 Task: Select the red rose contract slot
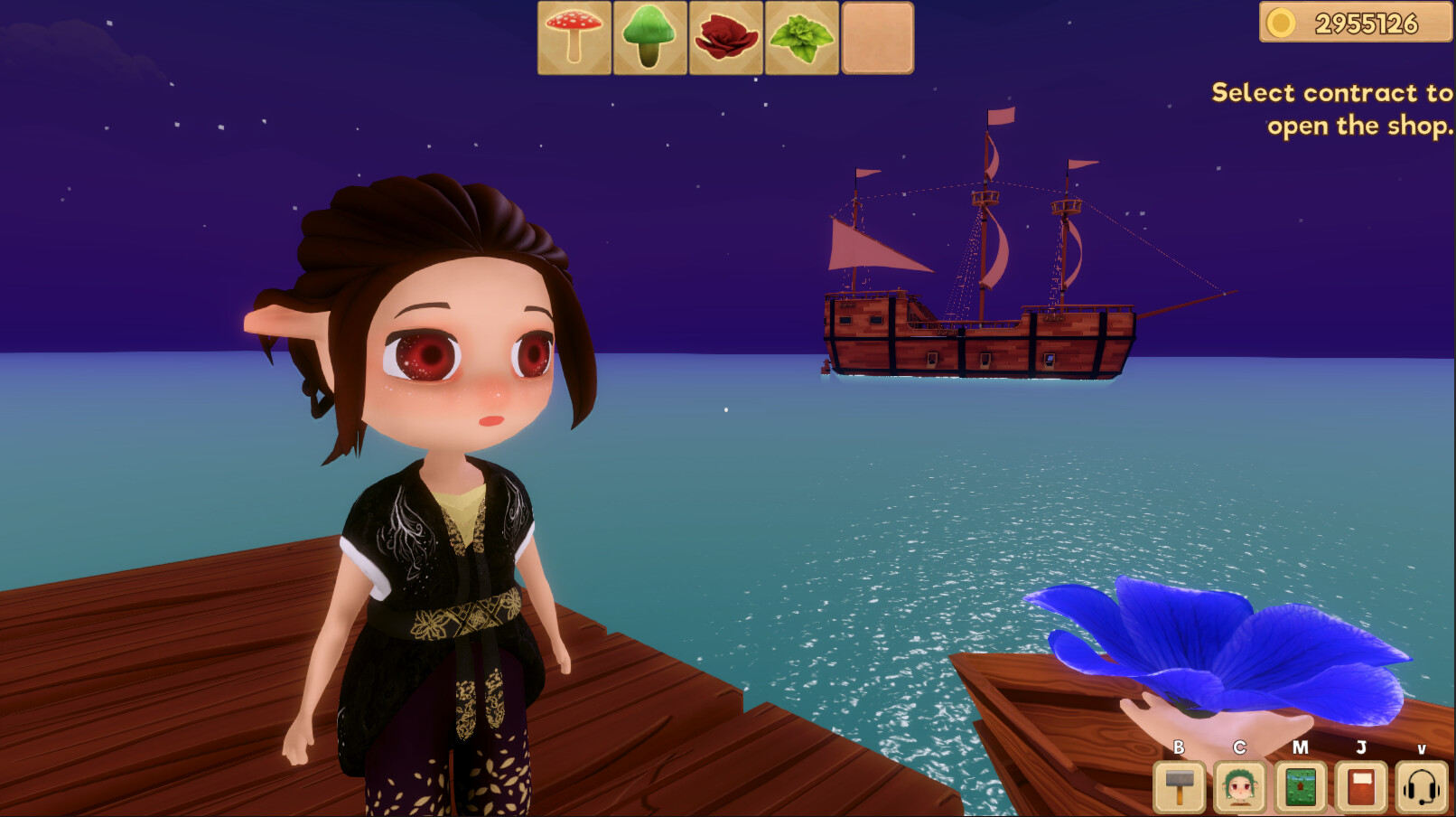point(726,39)
